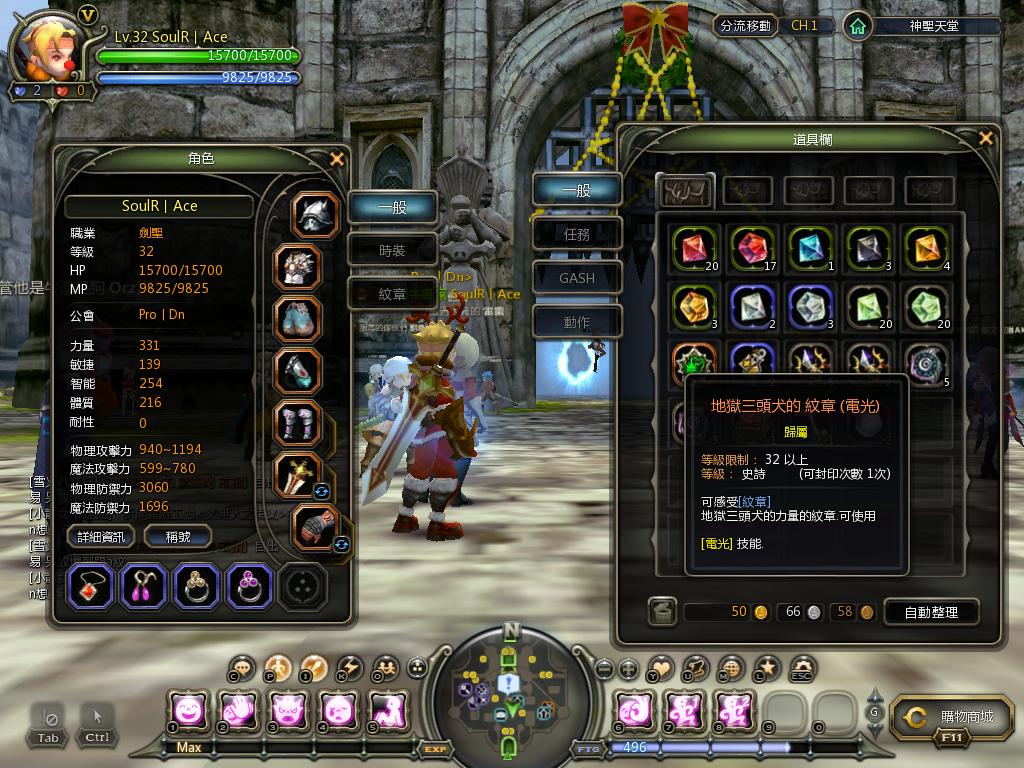
Task: Open the 稱號 title button
Action: tap(177, 537)
